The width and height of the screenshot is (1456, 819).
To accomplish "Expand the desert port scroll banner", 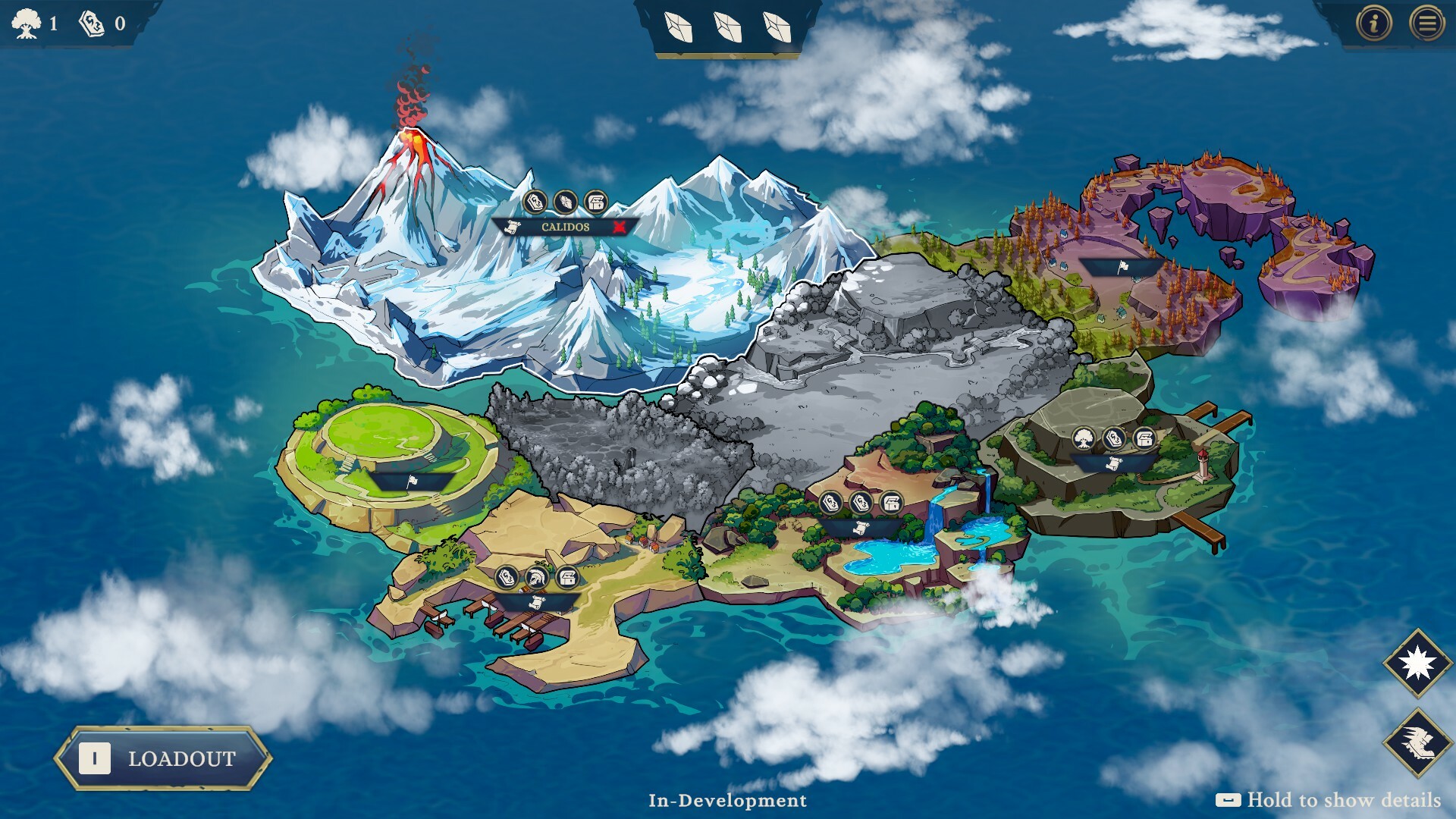I will coord(537,603).
